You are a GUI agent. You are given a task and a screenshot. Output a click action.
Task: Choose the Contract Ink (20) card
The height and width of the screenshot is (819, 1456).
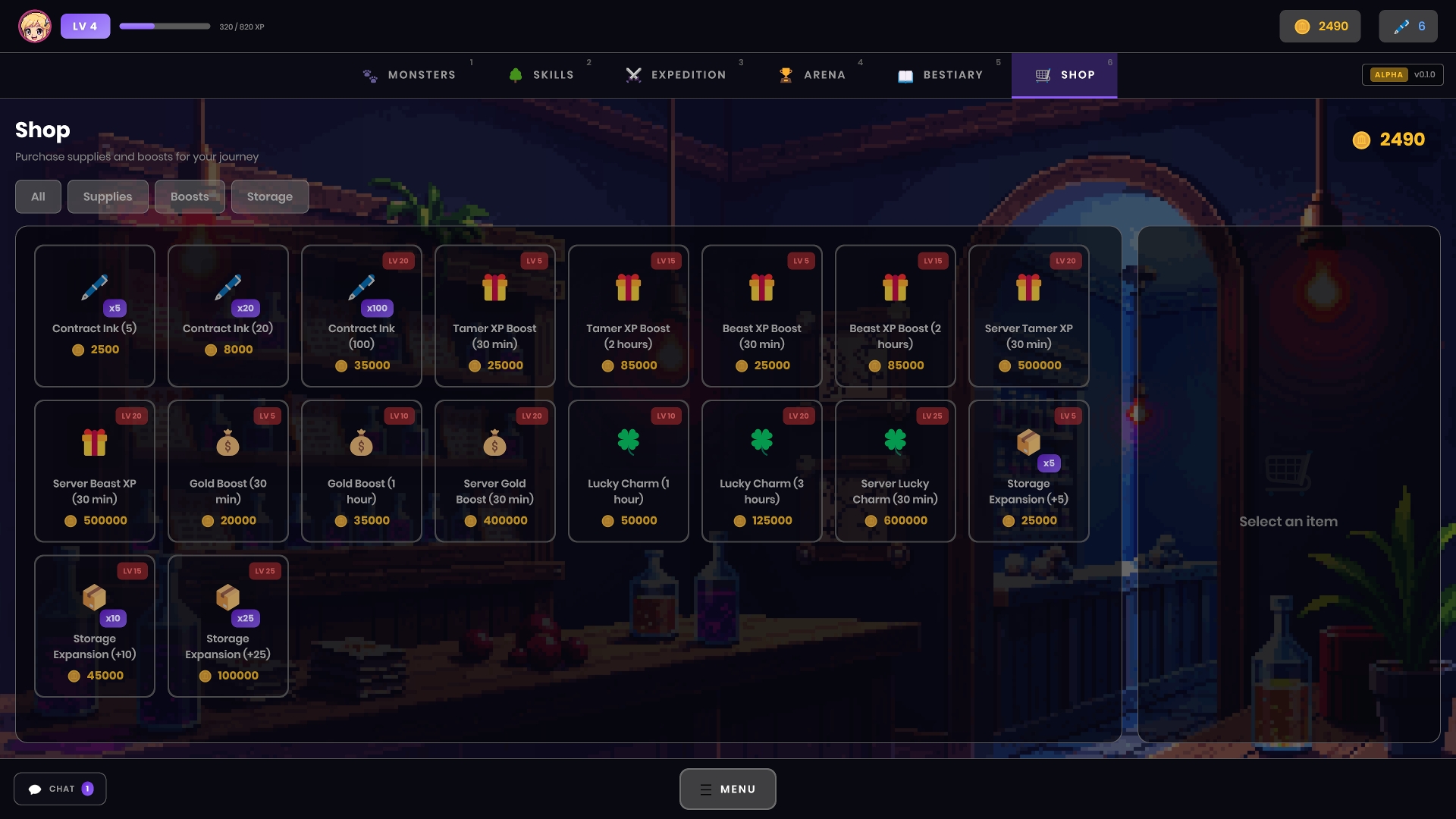(228, 315)
